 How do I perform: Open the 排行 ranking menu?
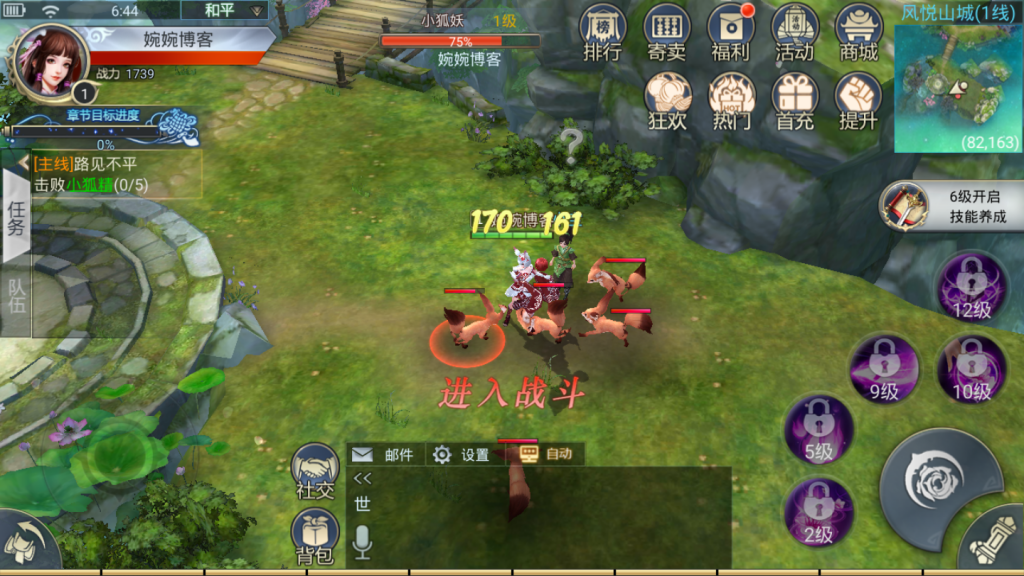pyautogui.click(x=602, y=34)
